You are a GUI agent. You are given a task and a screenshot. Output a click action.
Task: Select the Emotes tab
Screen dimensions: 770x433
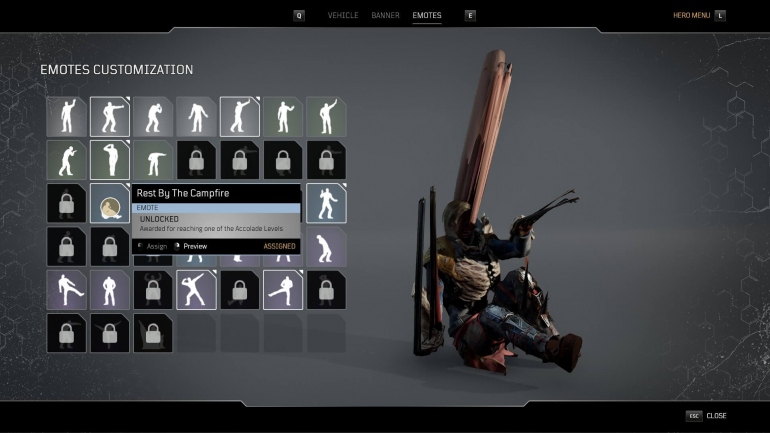pyautogui.click(x=427, y=16)
